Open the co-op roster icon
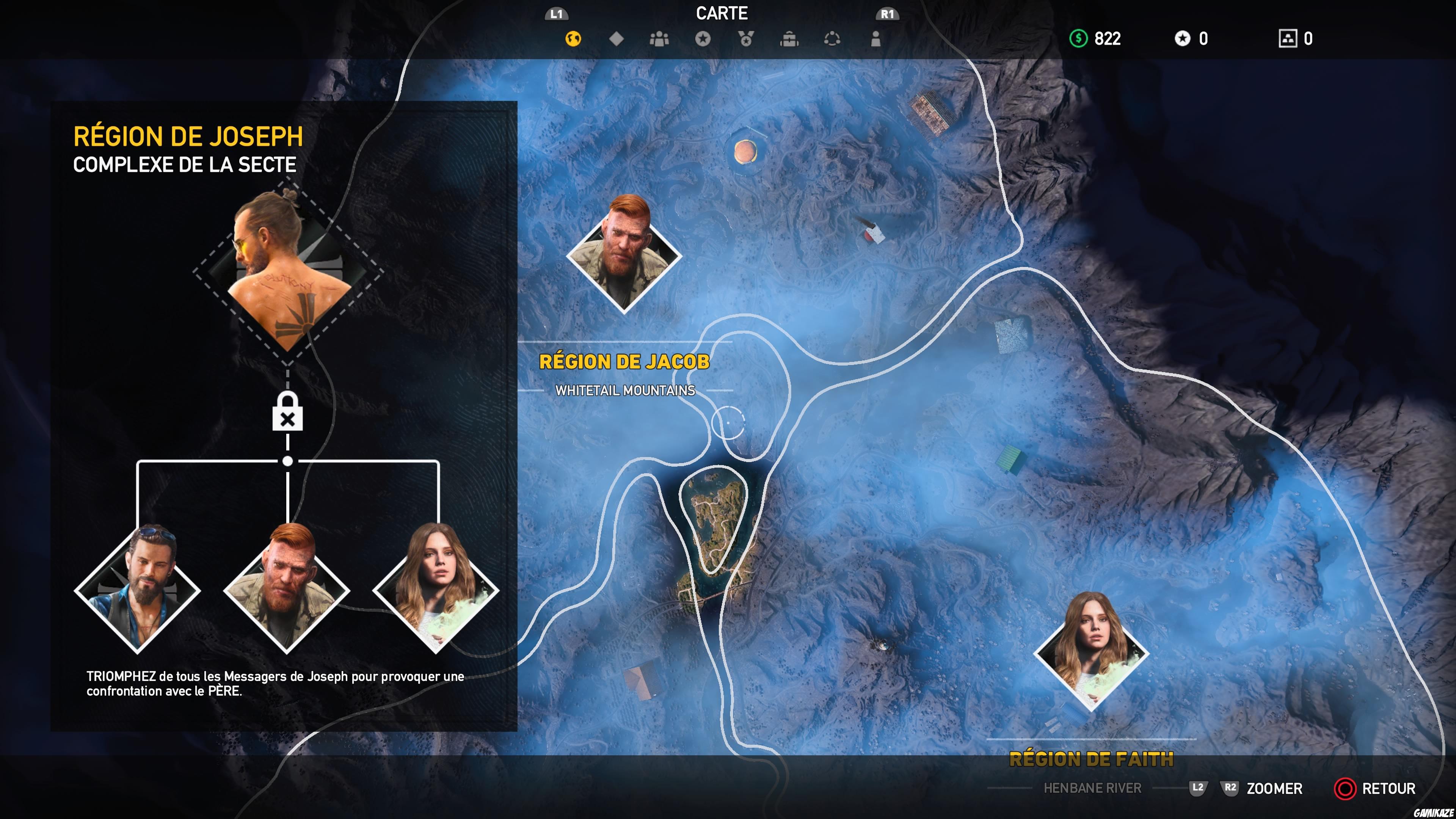1456x819 pixels. (x=659, y=38)
